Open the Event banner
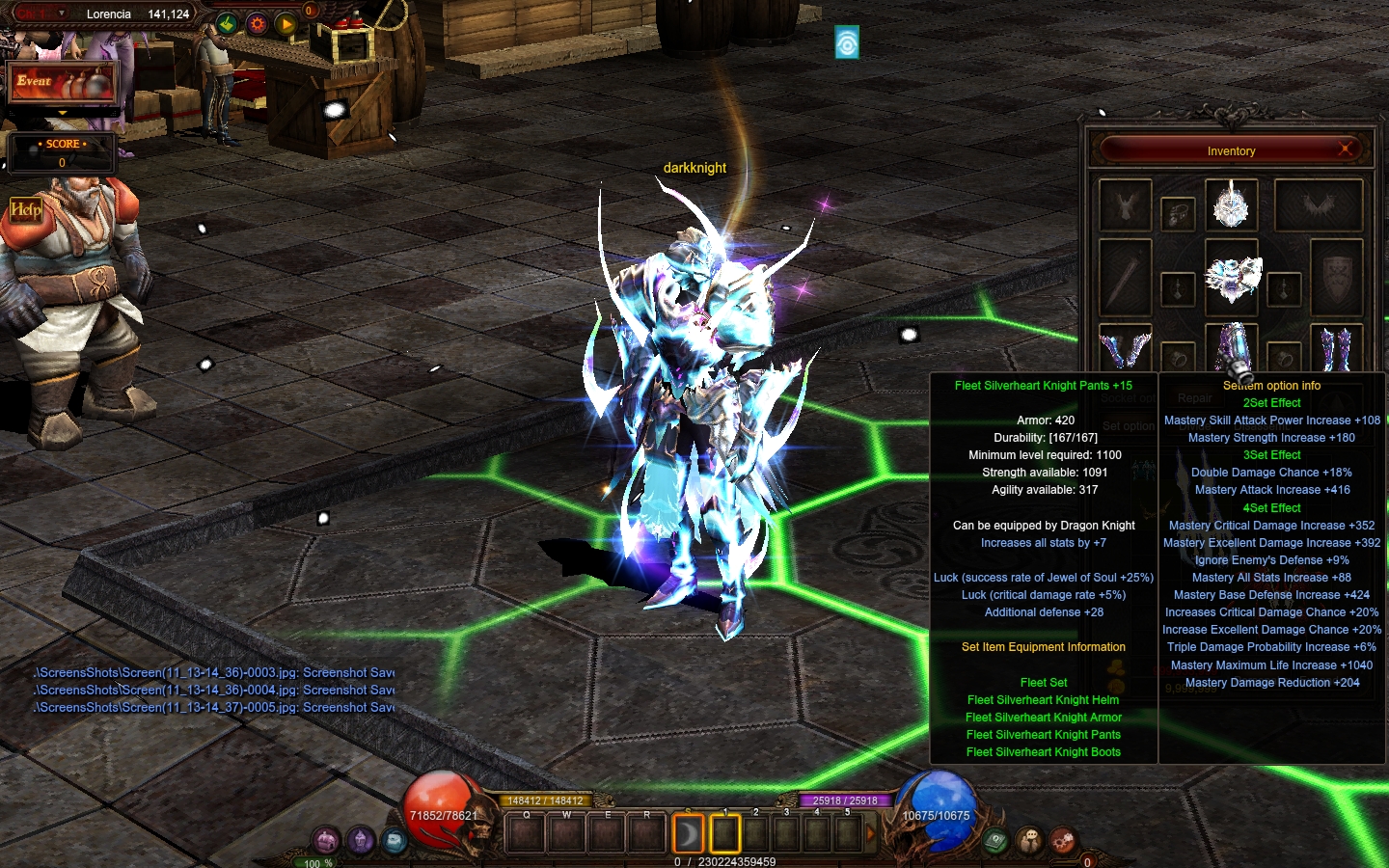The width and height of the screenshot is (1389, 868). (62, 84)
